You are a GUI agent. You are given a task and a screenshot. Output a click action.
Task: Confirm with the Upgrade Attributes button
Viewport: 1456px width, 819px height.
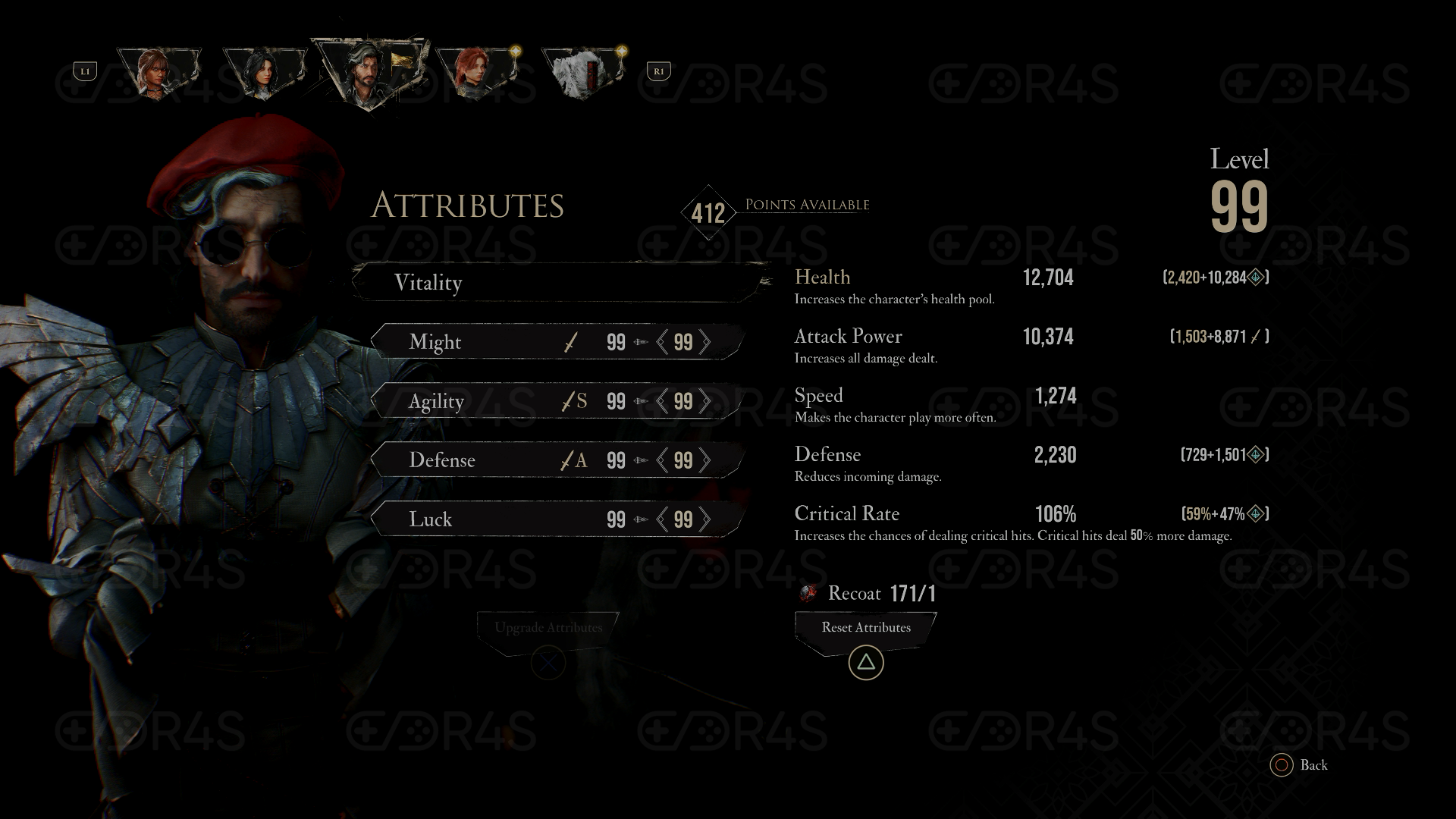(x=548, y=628)
